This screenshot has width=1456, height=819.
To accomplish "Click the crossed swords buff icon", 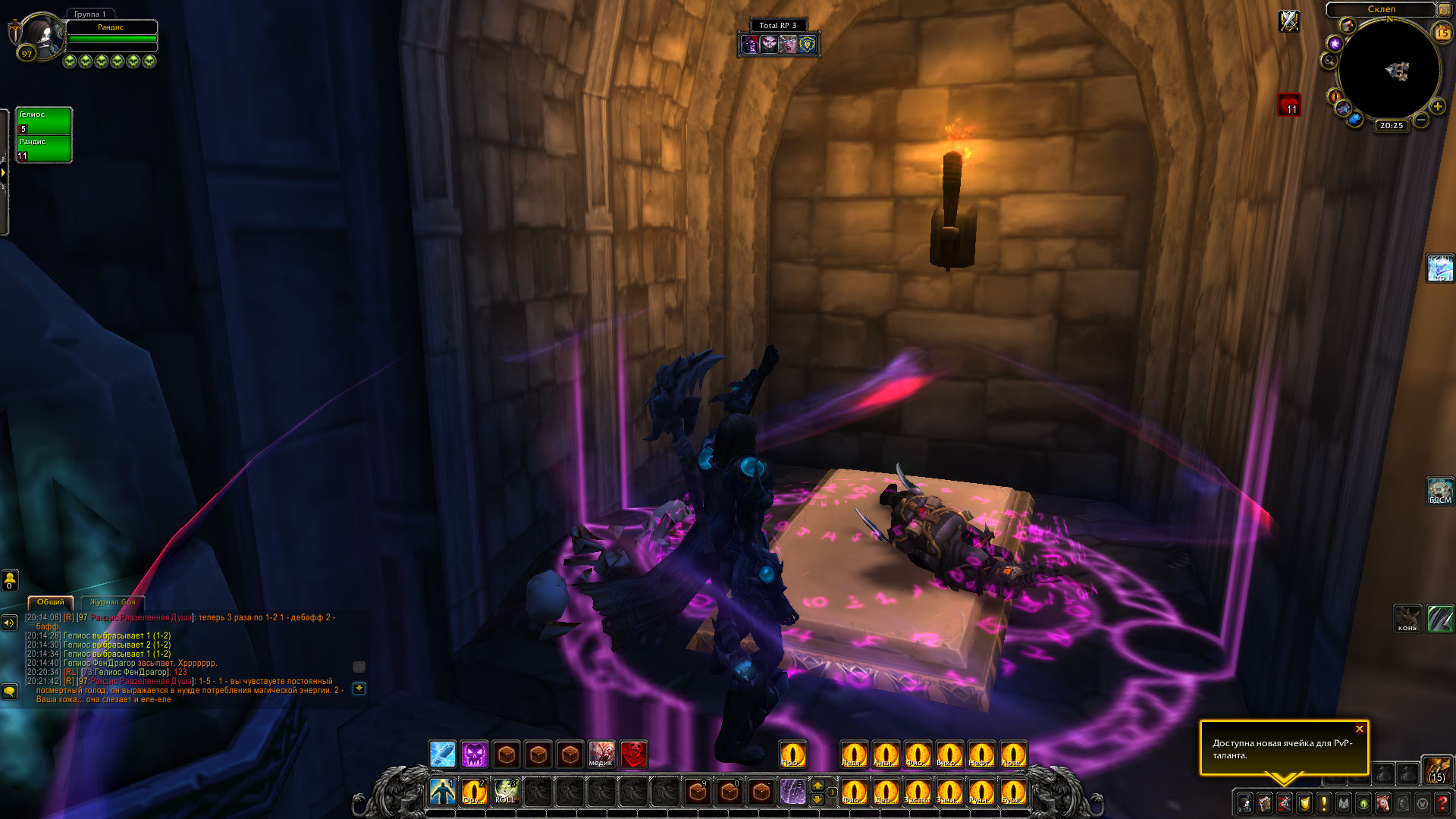I will point(1289,21).
